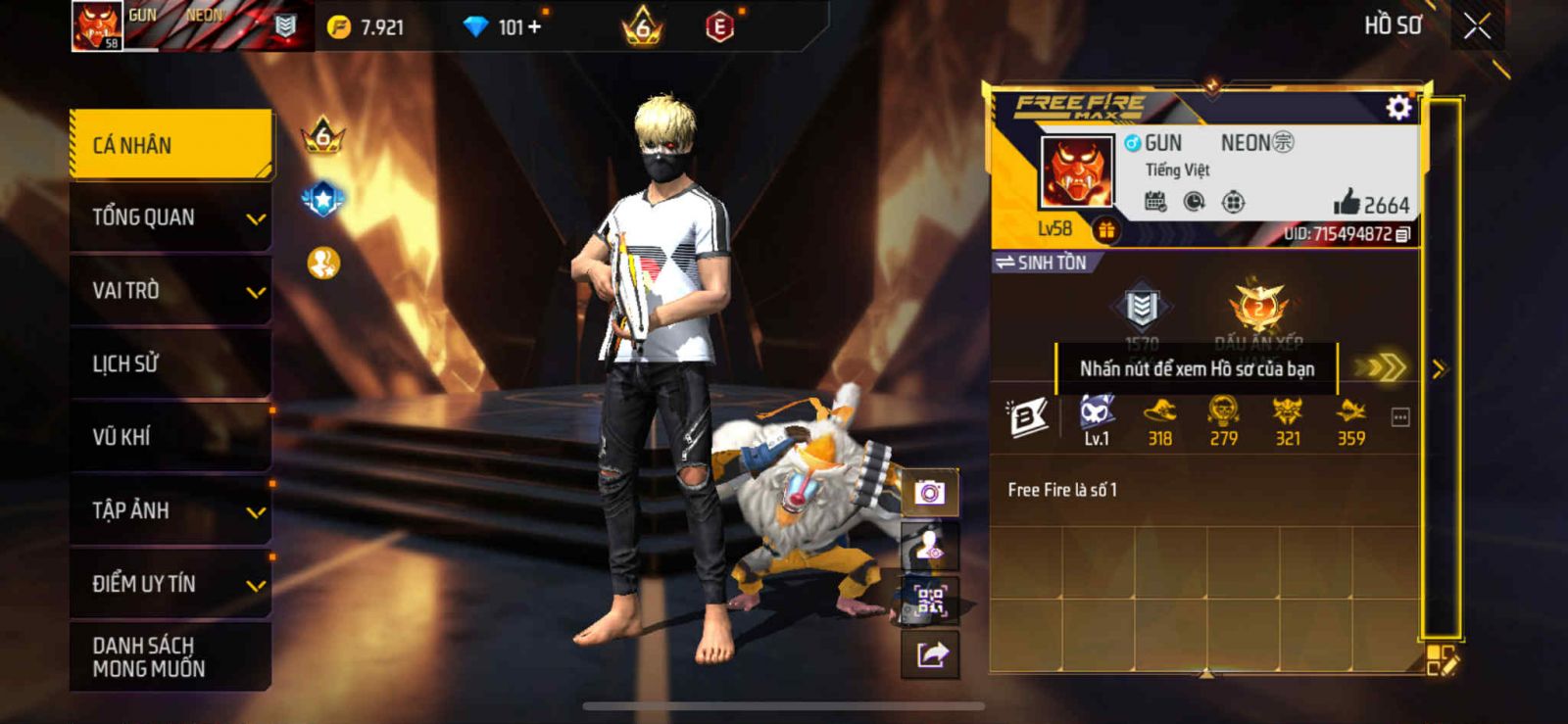Copy the player UID

pos(1403,235)
